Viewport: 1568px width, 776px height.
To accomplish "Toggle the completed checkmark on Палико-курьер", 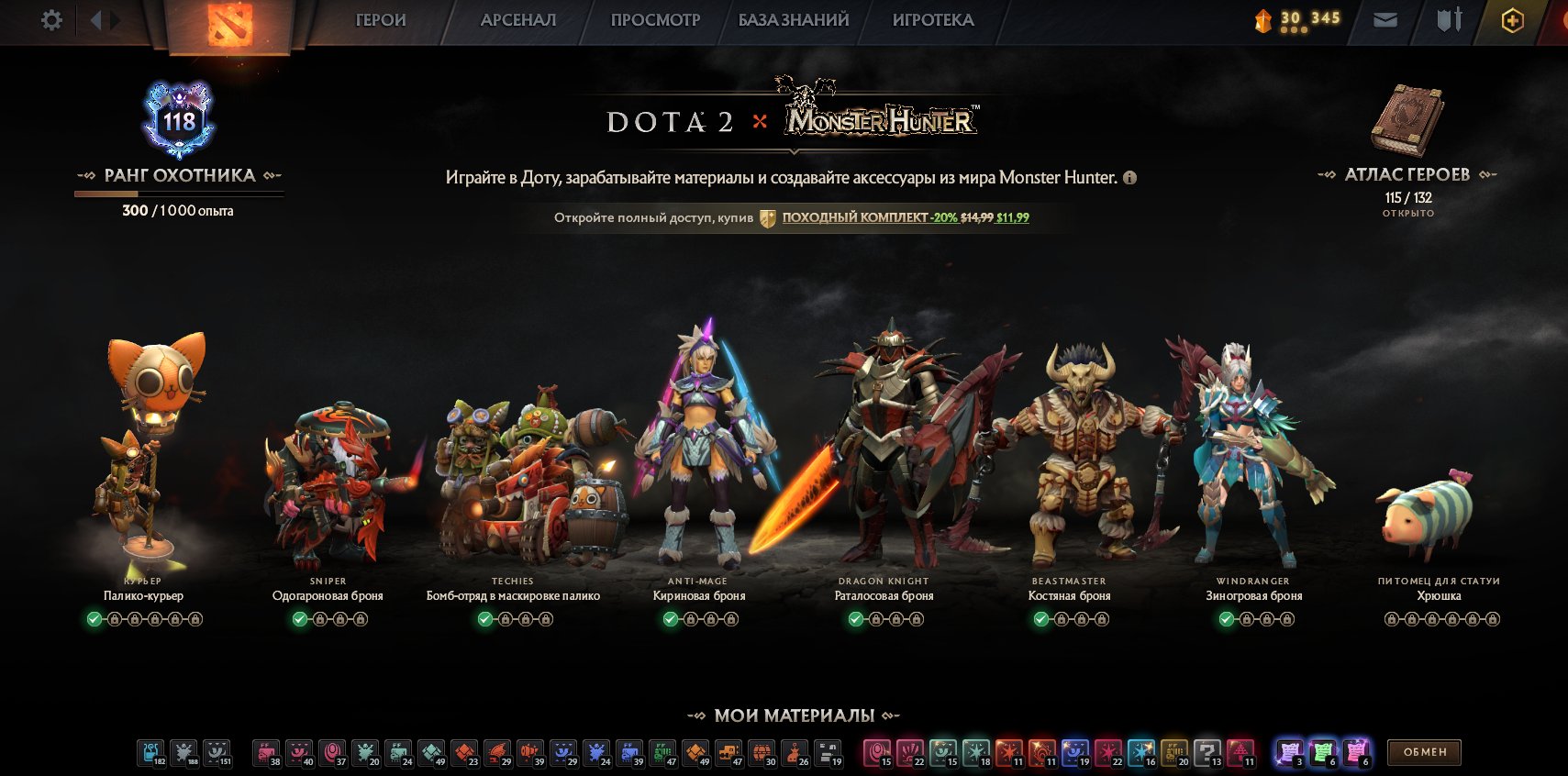I will click(93, 620).
